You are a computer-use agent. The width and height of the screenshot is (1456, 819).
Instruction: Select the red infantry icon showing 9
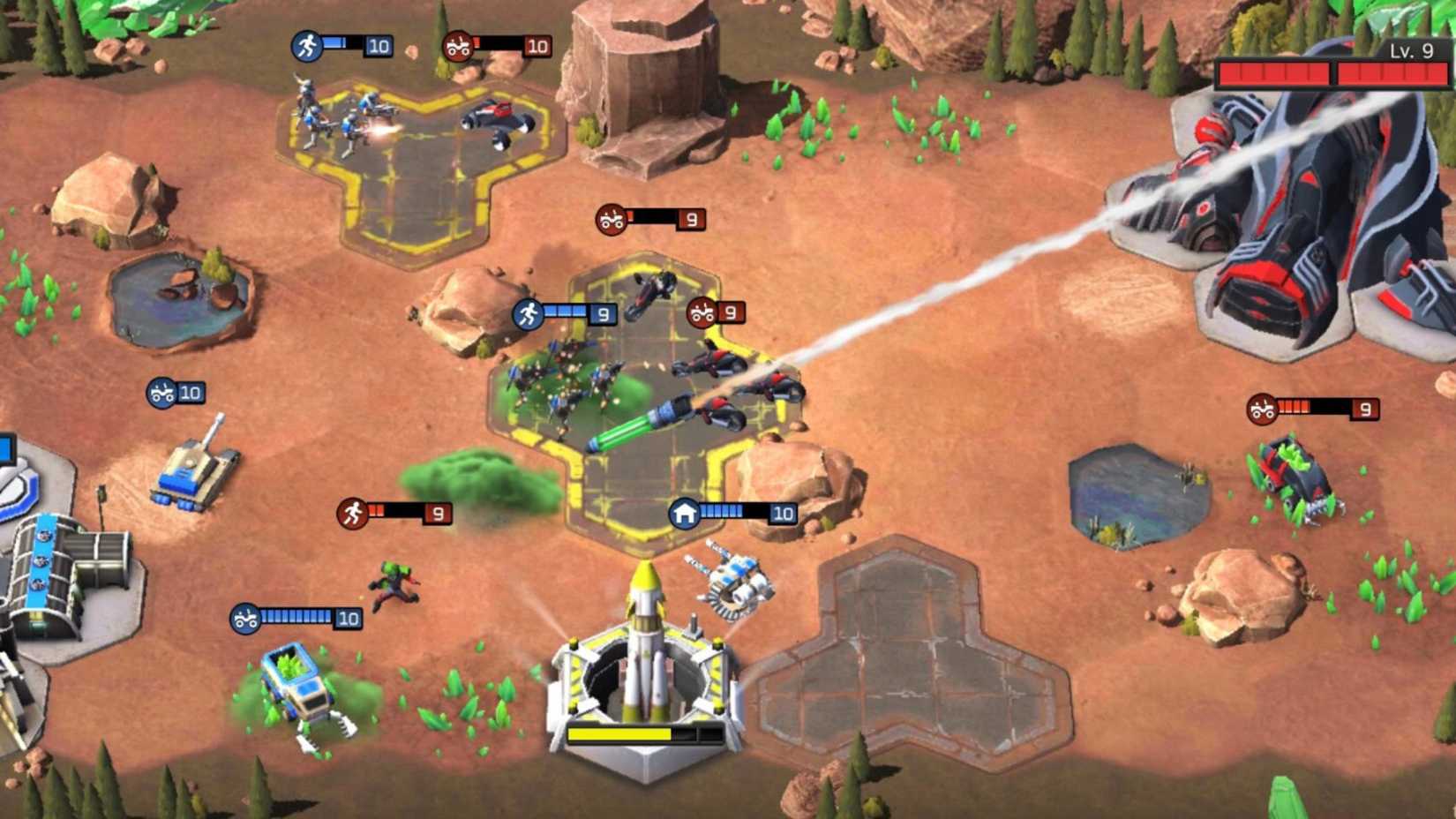[353, 510]
